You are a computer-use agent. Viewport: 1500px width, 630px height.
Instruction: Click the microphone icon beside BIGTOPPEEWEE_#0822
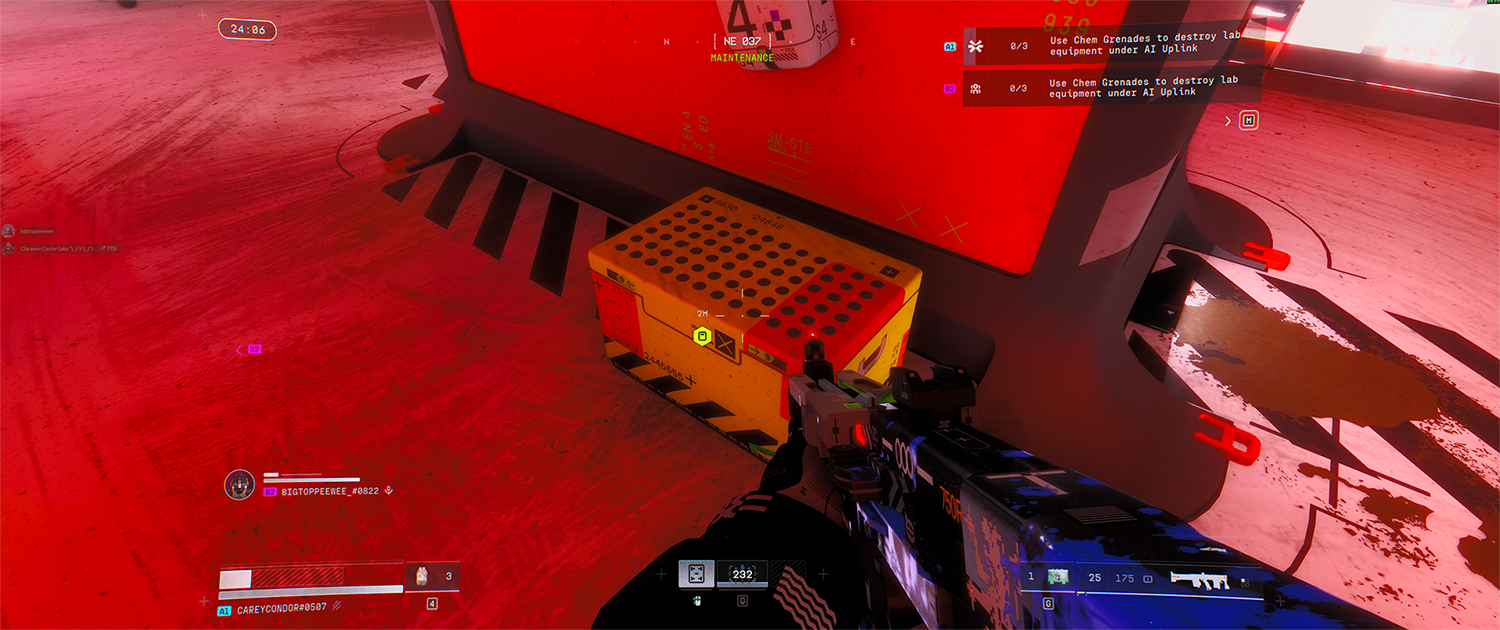point(389,491)
